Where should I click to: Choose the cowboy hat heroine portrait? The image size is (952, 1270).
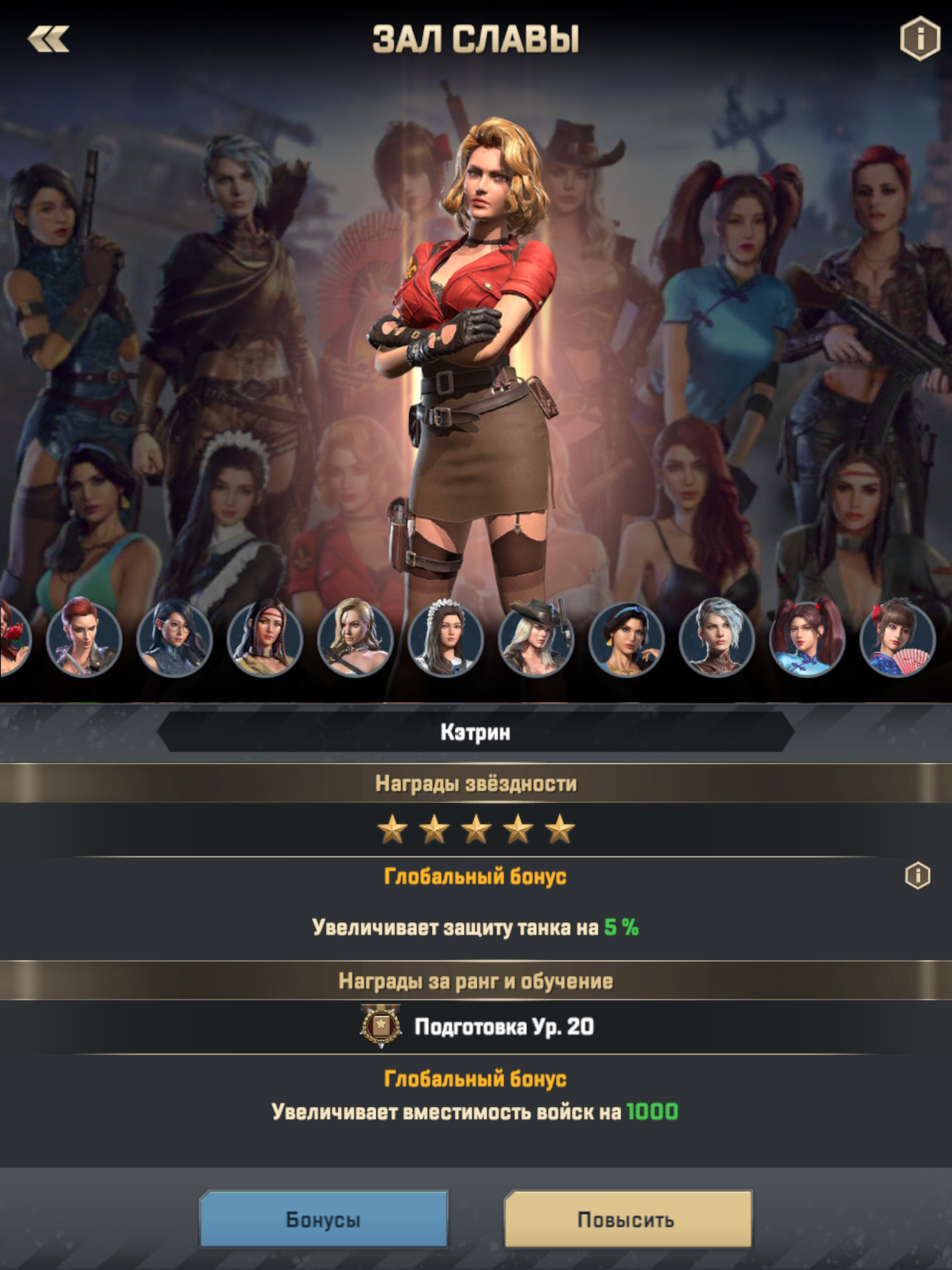[x=536, y=637]
